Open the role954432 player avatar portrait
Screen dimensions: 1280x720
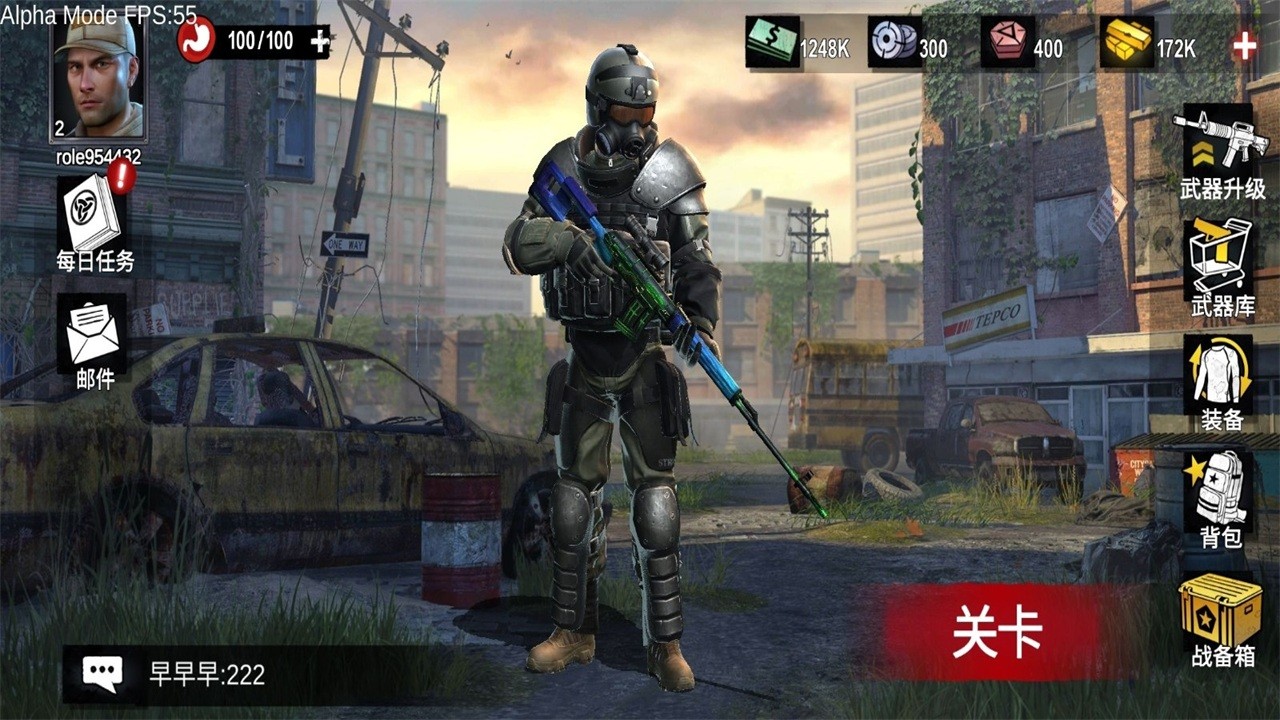click(x=96, y=80)
